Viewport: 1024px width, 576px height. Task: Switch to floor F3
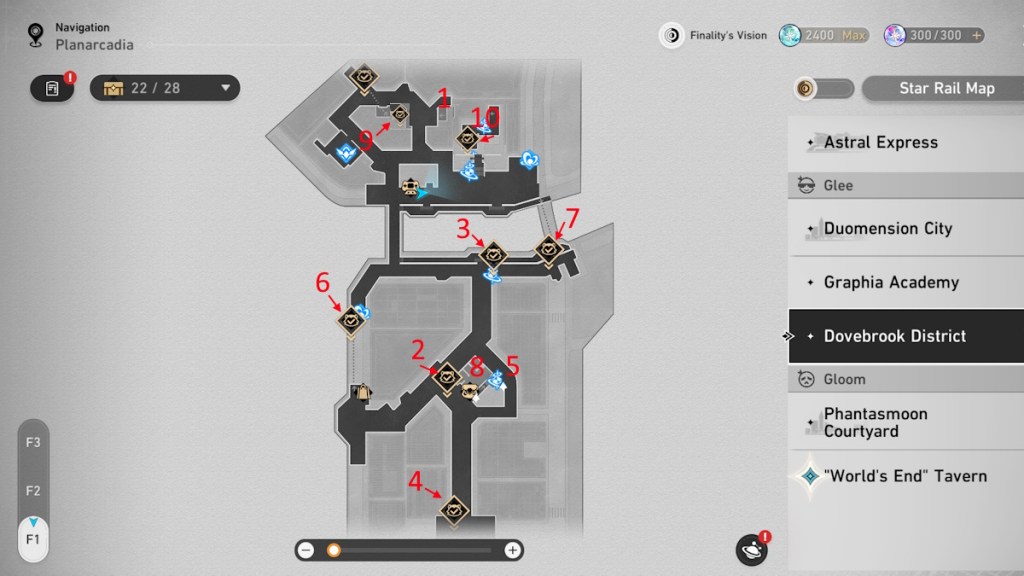point(33,442)
